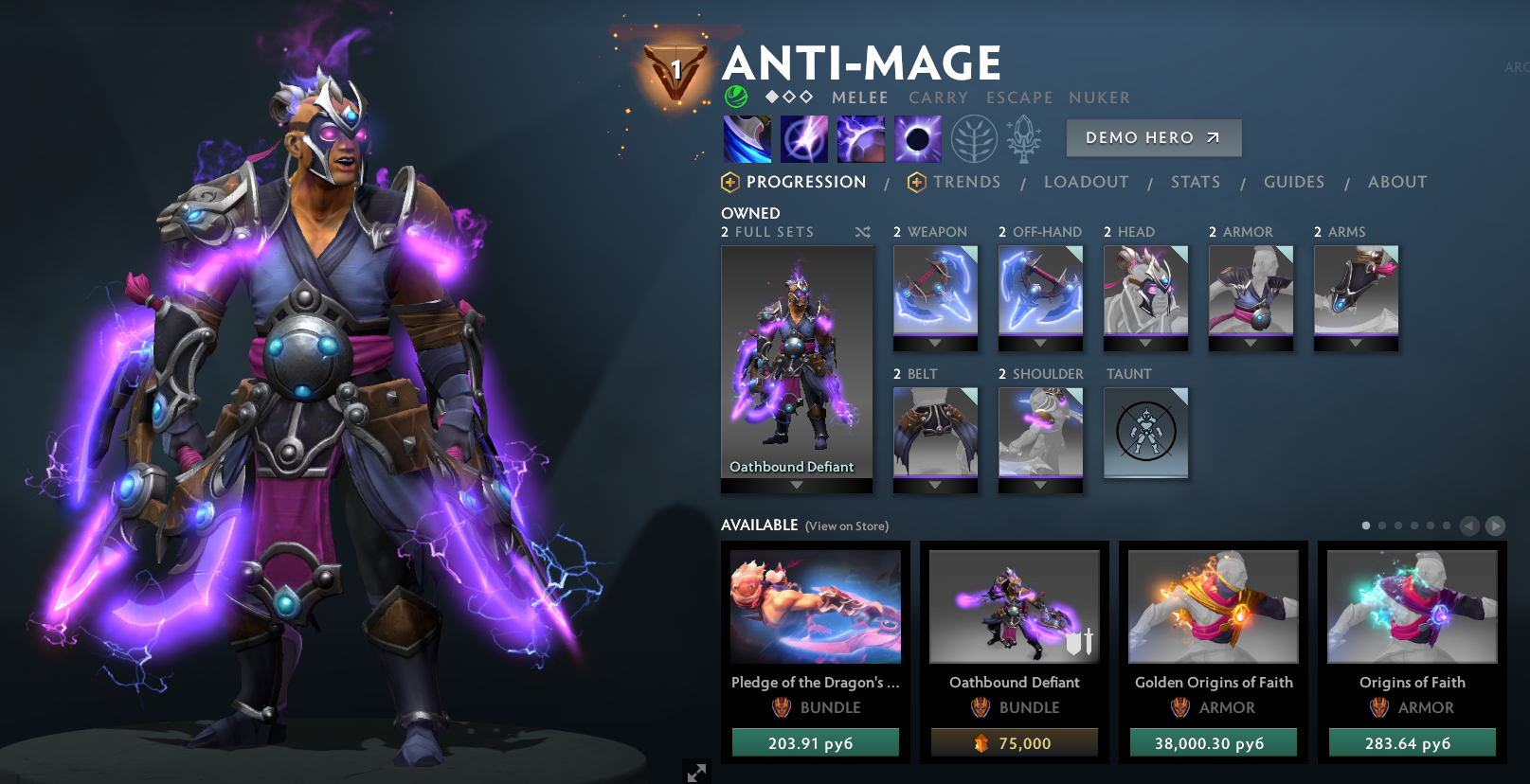Select the crossed-swords Taunt slot icon
The image size is (1530, 784).
click(1146, 433)
